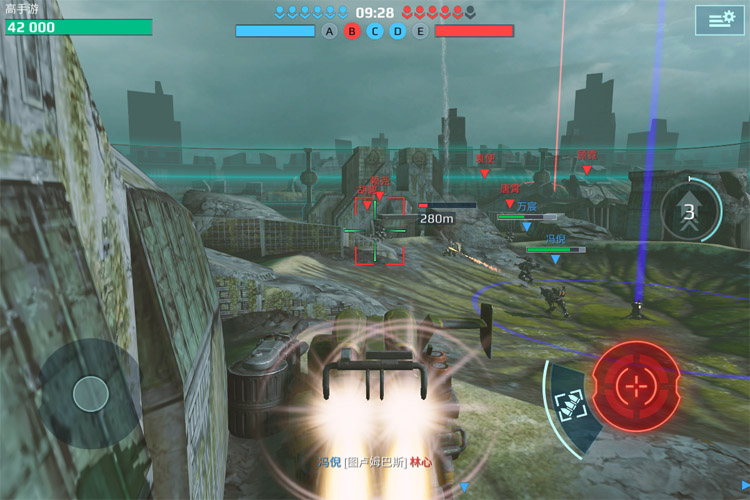750x500 pixels.
Task: Activate the jump ability showing 3
Action: click(x=689, y=211)
